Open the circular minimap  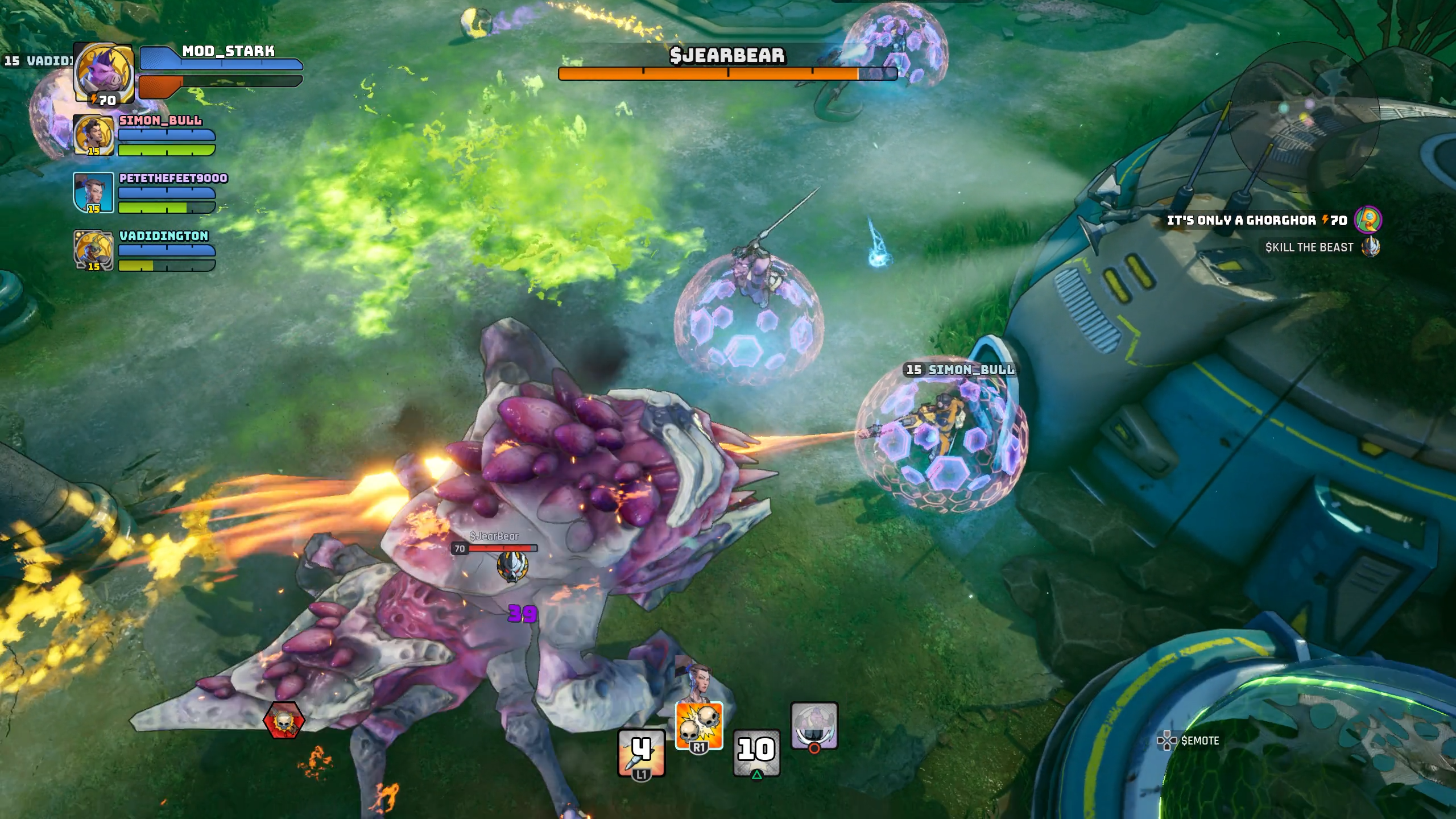click(x=1304, y=117)
